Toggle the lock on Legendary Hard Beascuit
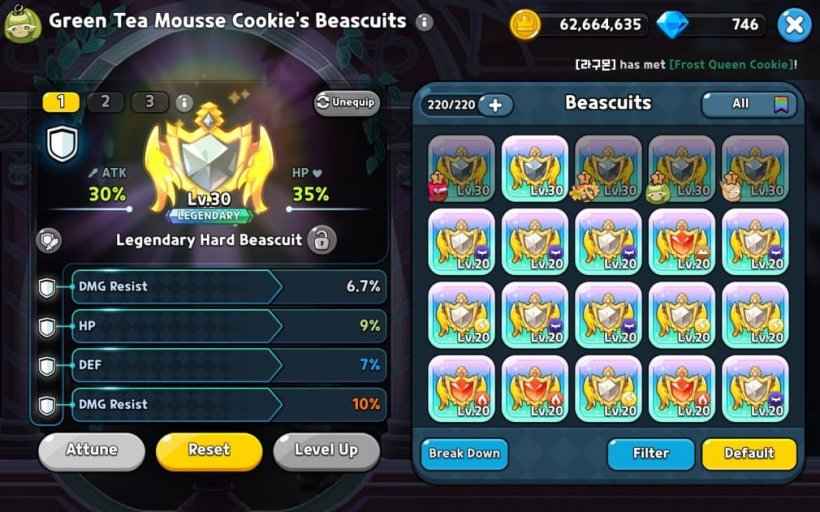The width and height of the screenshot is (820, 512). pos(320,240)
